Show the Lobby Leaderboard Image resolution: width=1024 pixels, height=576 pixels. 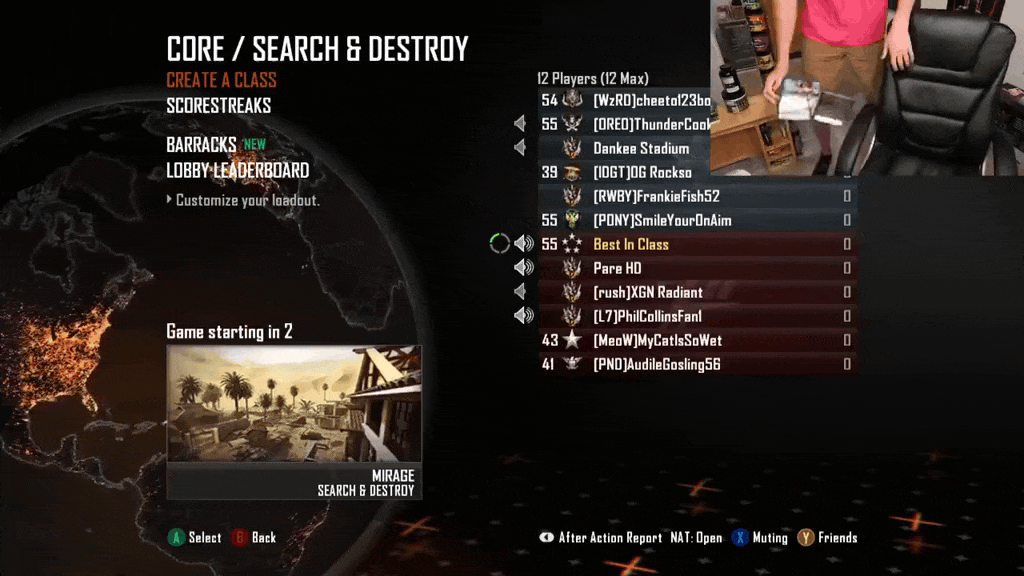237,170
